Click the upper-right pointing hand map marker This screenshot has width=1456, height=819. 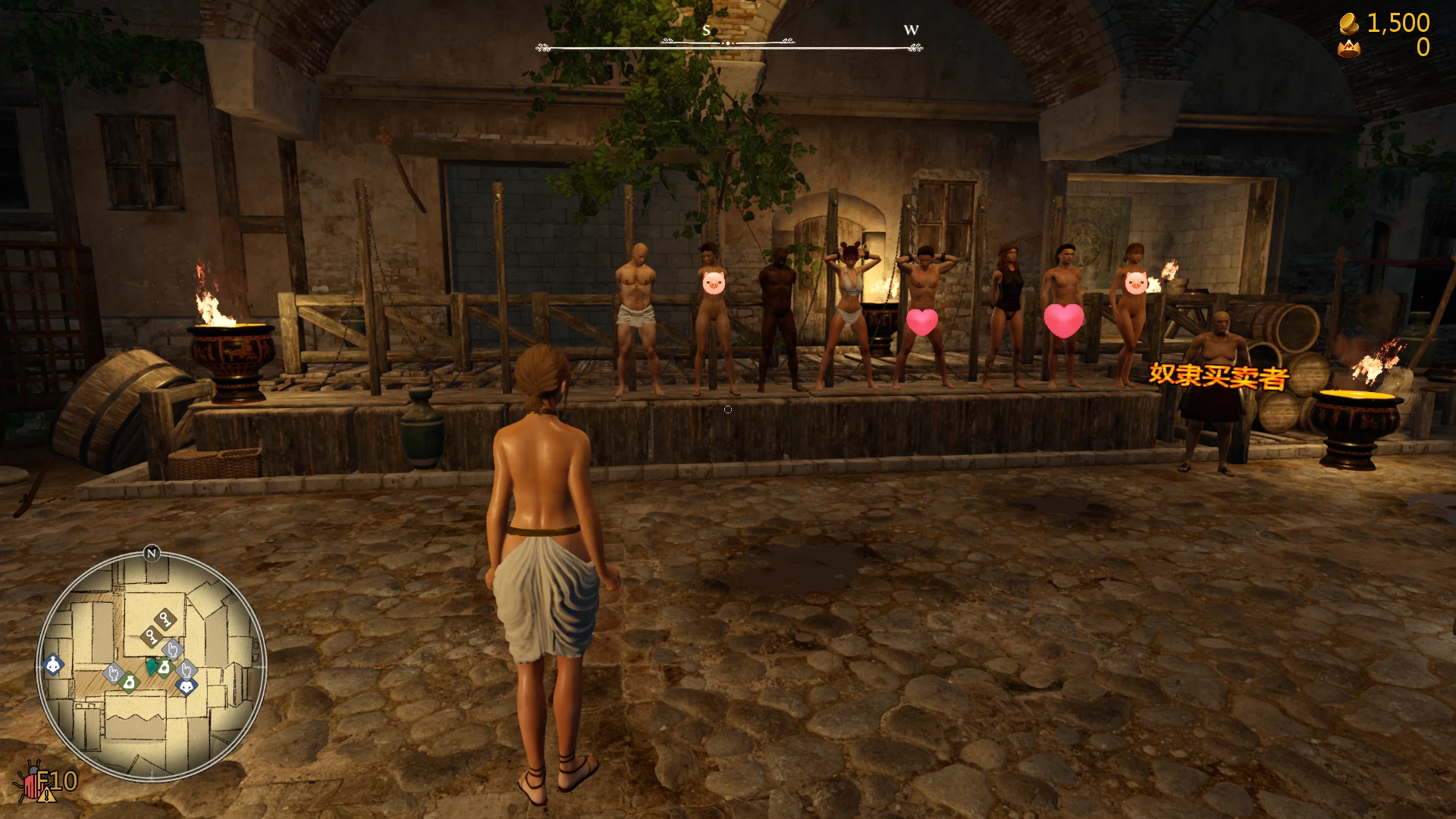tap(172, 649)
